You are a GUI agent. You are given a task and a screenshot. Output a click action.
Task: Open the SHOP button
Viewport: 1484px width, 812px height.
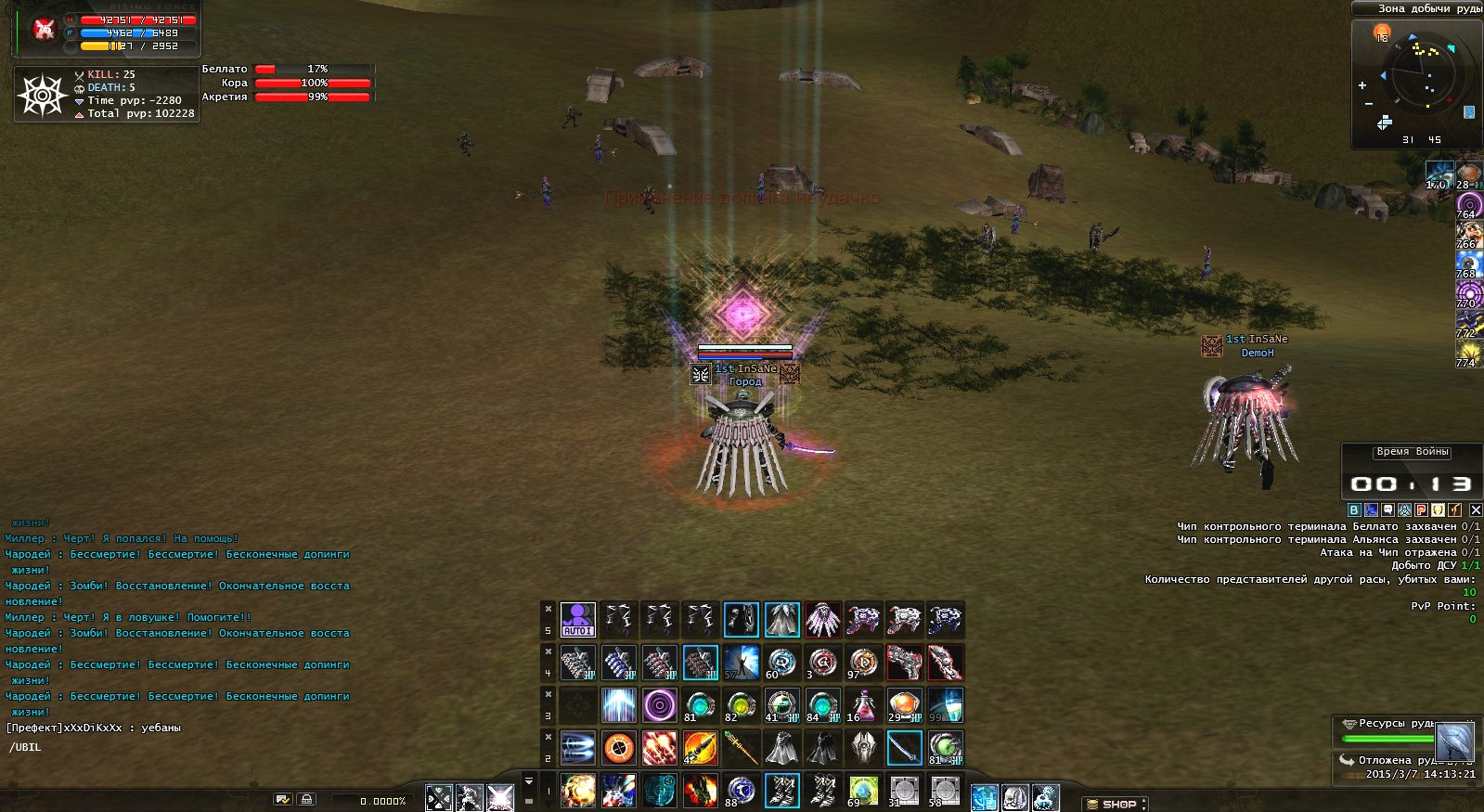tap(1116, 804)
